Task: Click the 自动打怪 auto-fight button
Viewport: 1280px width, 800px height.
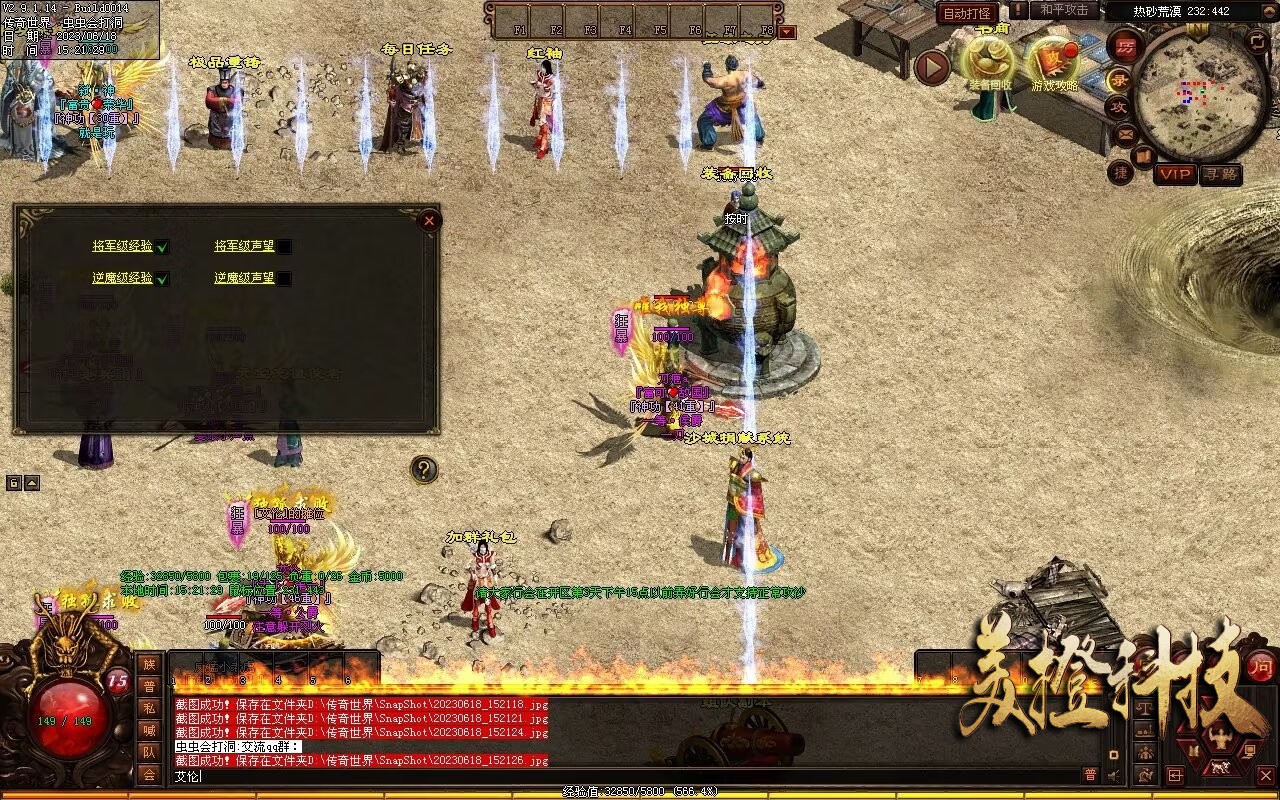Action: click(967, 13)
